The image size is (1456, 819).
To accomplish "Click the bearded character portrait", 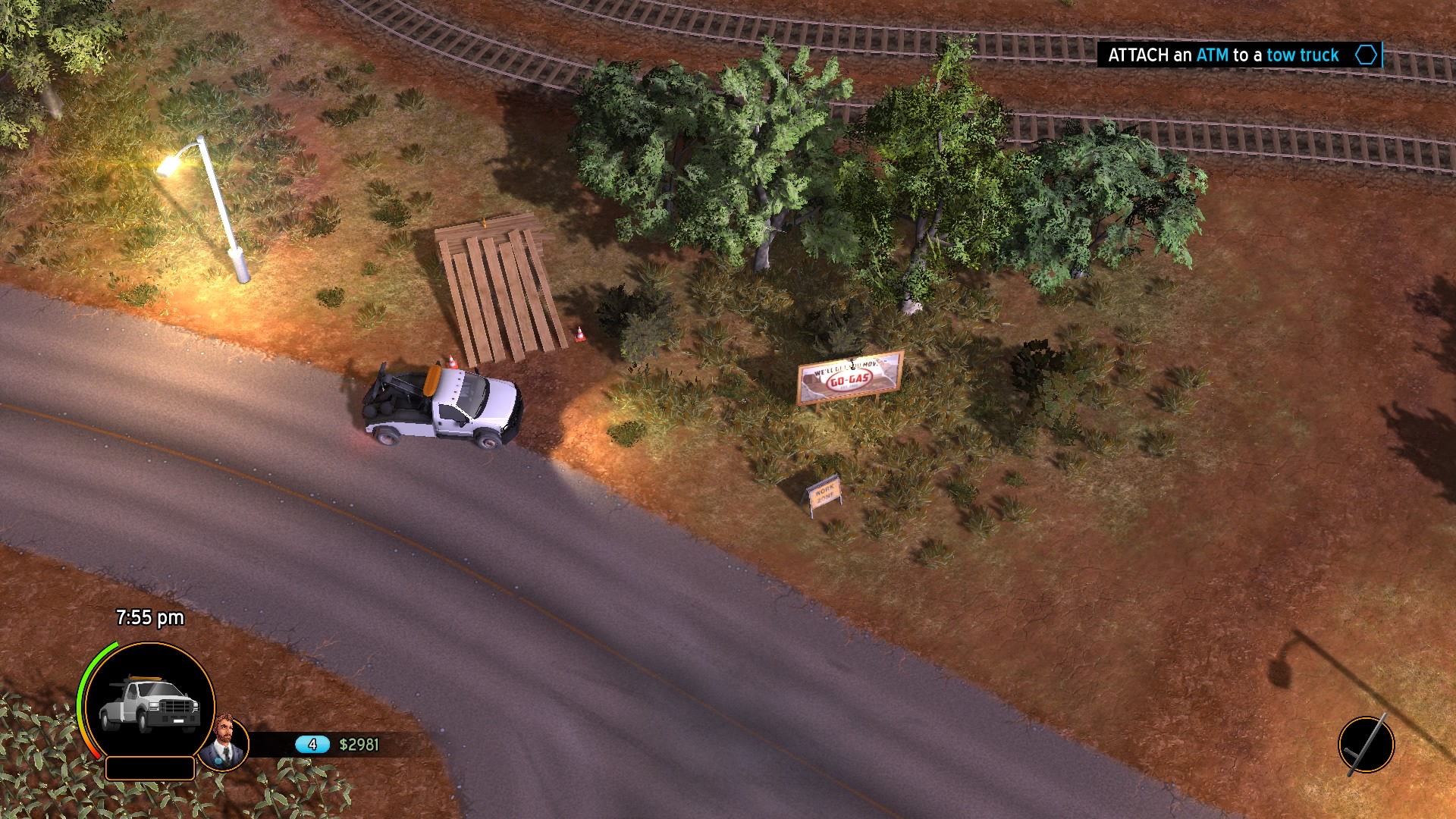I will point(225,742).
